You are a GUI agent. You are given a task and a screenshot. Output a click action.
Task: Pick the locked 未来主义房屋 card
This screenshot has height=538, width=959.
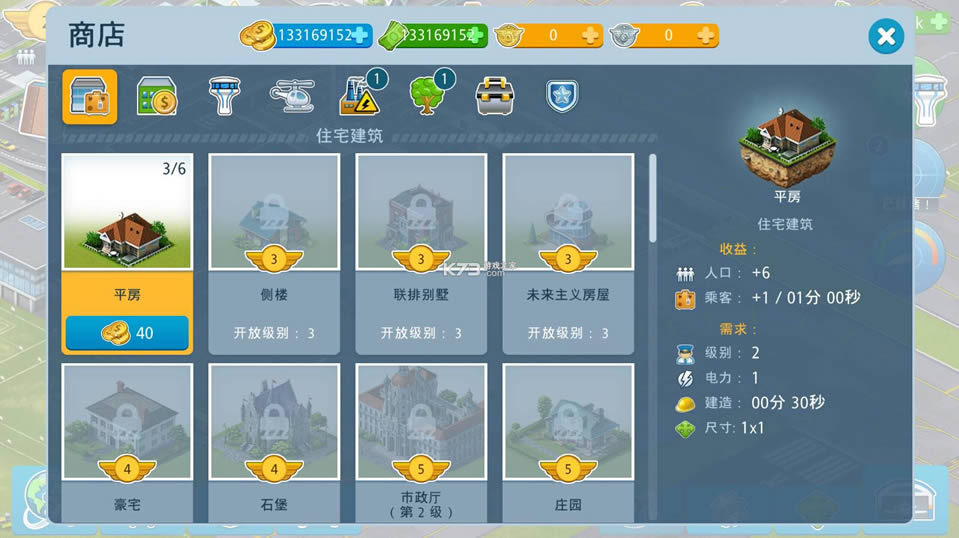568,252
